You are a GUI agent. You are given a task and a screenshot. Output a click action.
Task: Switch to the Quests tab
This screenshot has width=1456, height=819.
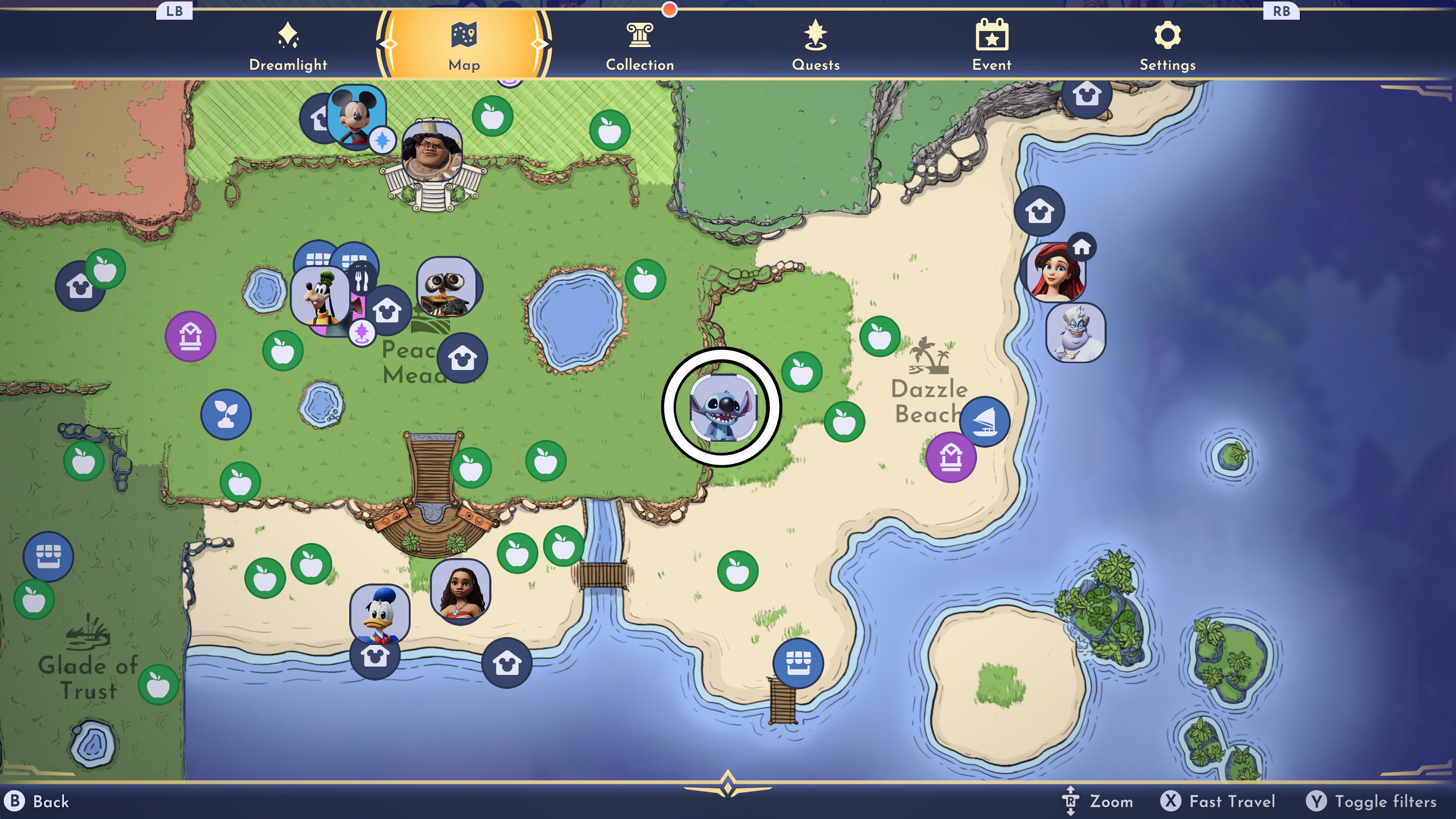pos(816,45)
